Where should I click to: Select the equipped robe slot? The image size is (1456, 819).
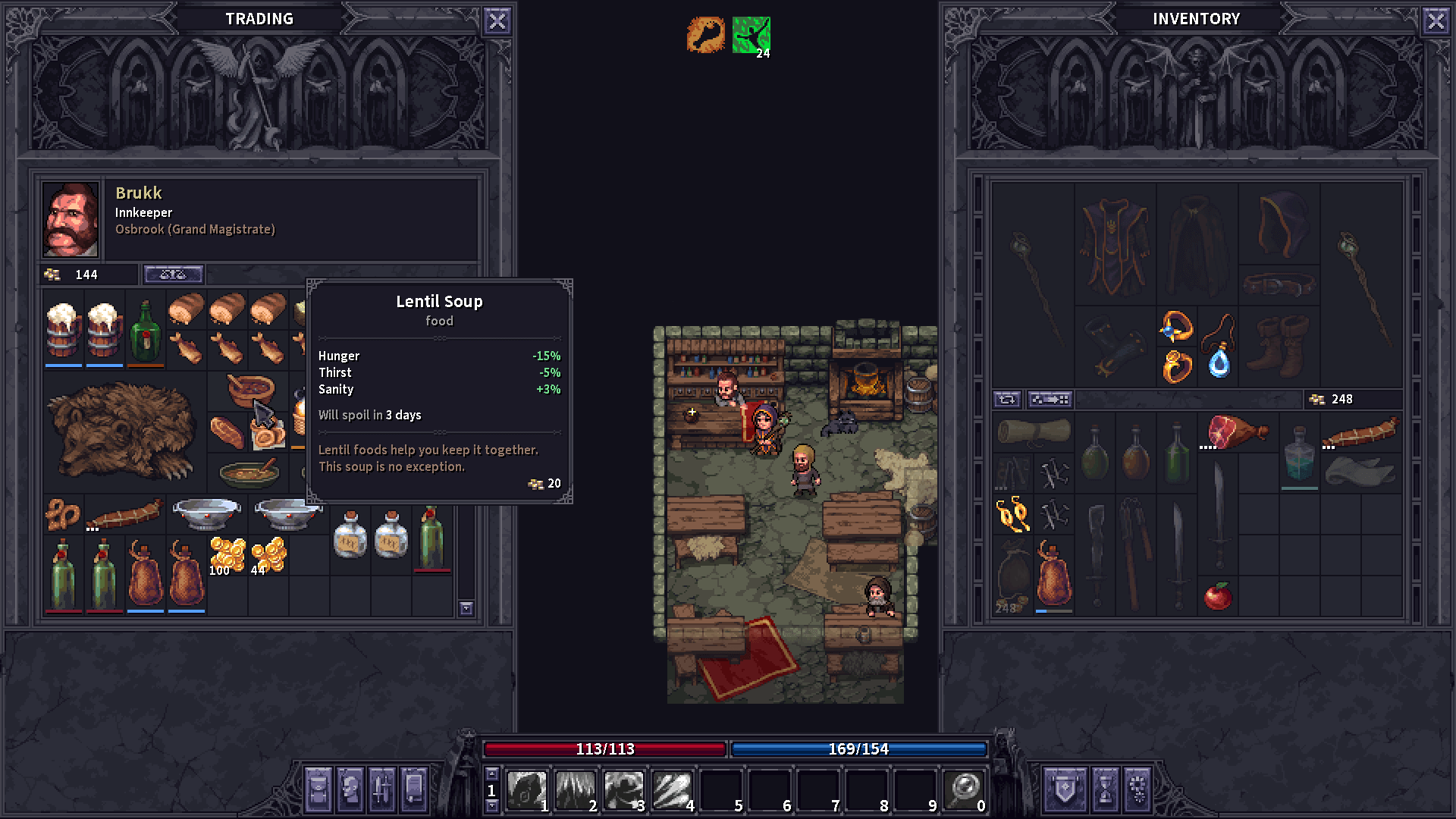(1115, 244)
